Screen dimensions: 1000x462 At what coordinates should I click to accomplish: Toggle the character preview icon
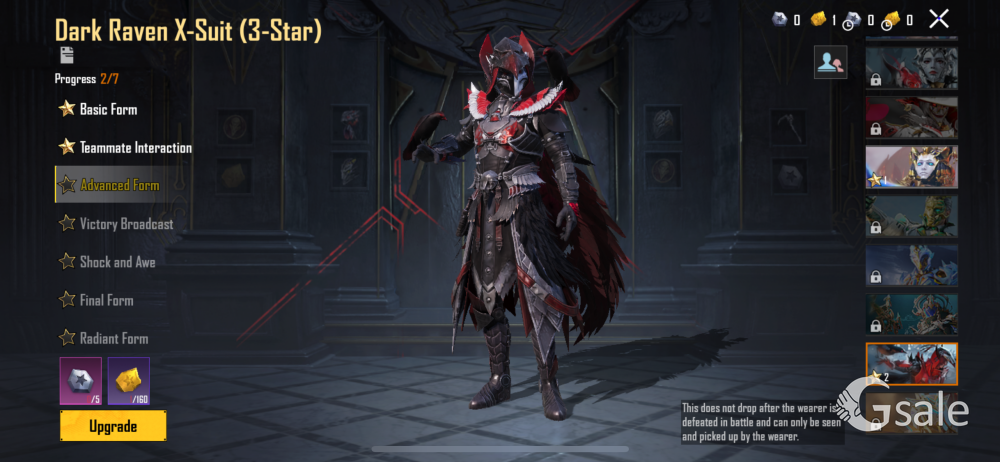(x=830, y=62)
